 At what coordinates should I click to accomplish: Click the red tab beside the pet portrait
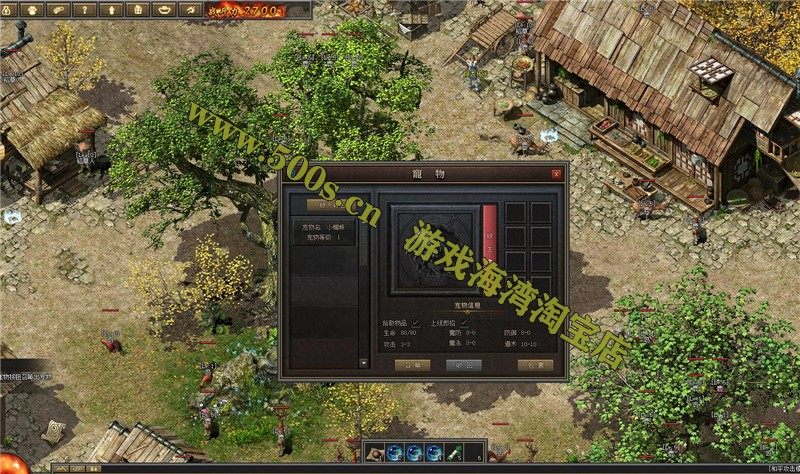coord(490,232)
